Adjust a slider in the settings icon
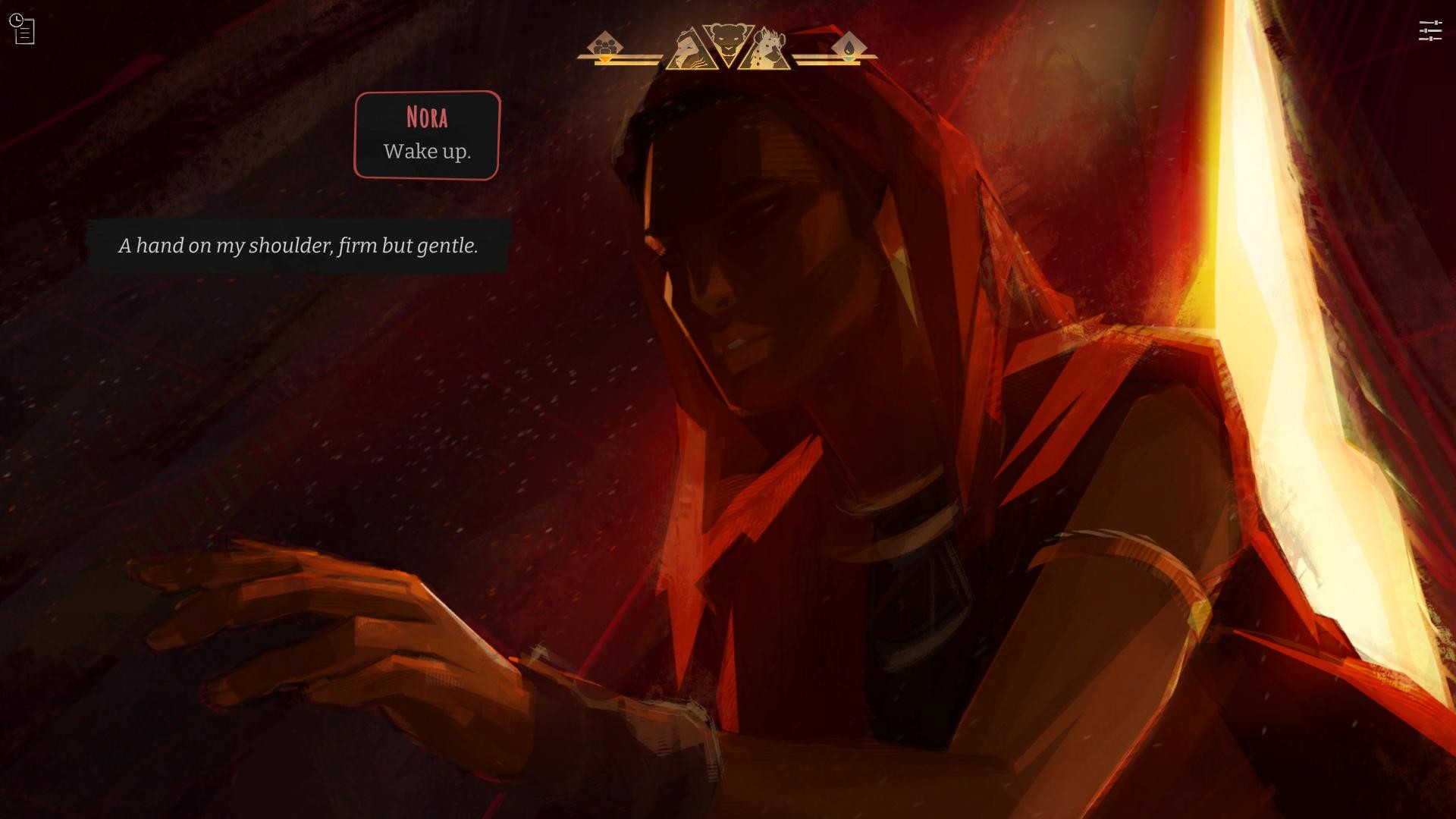 coord(1432,30)
